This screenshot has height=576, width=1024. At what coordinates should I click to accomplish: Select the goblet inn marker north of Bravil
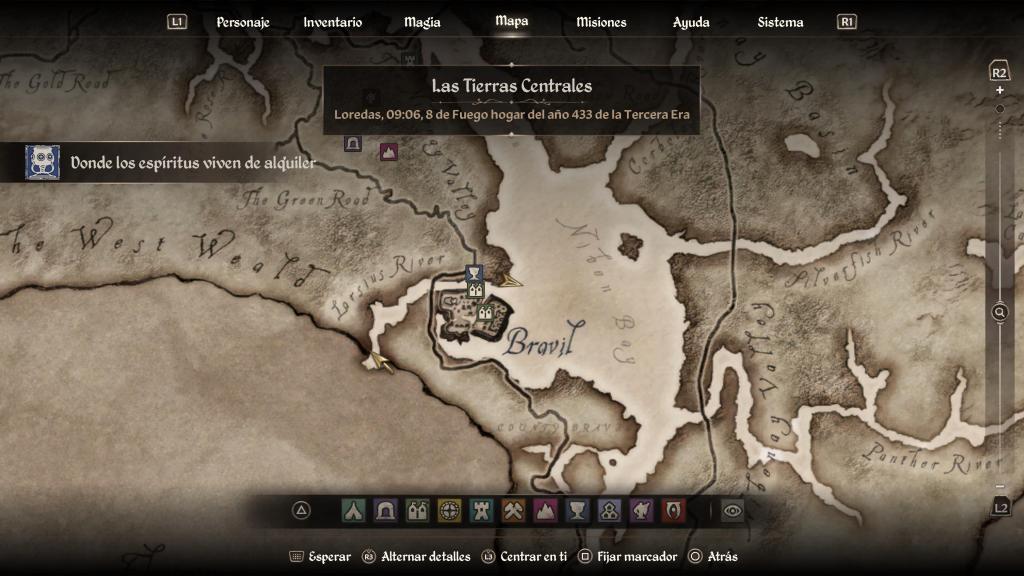tap(474, 273)
